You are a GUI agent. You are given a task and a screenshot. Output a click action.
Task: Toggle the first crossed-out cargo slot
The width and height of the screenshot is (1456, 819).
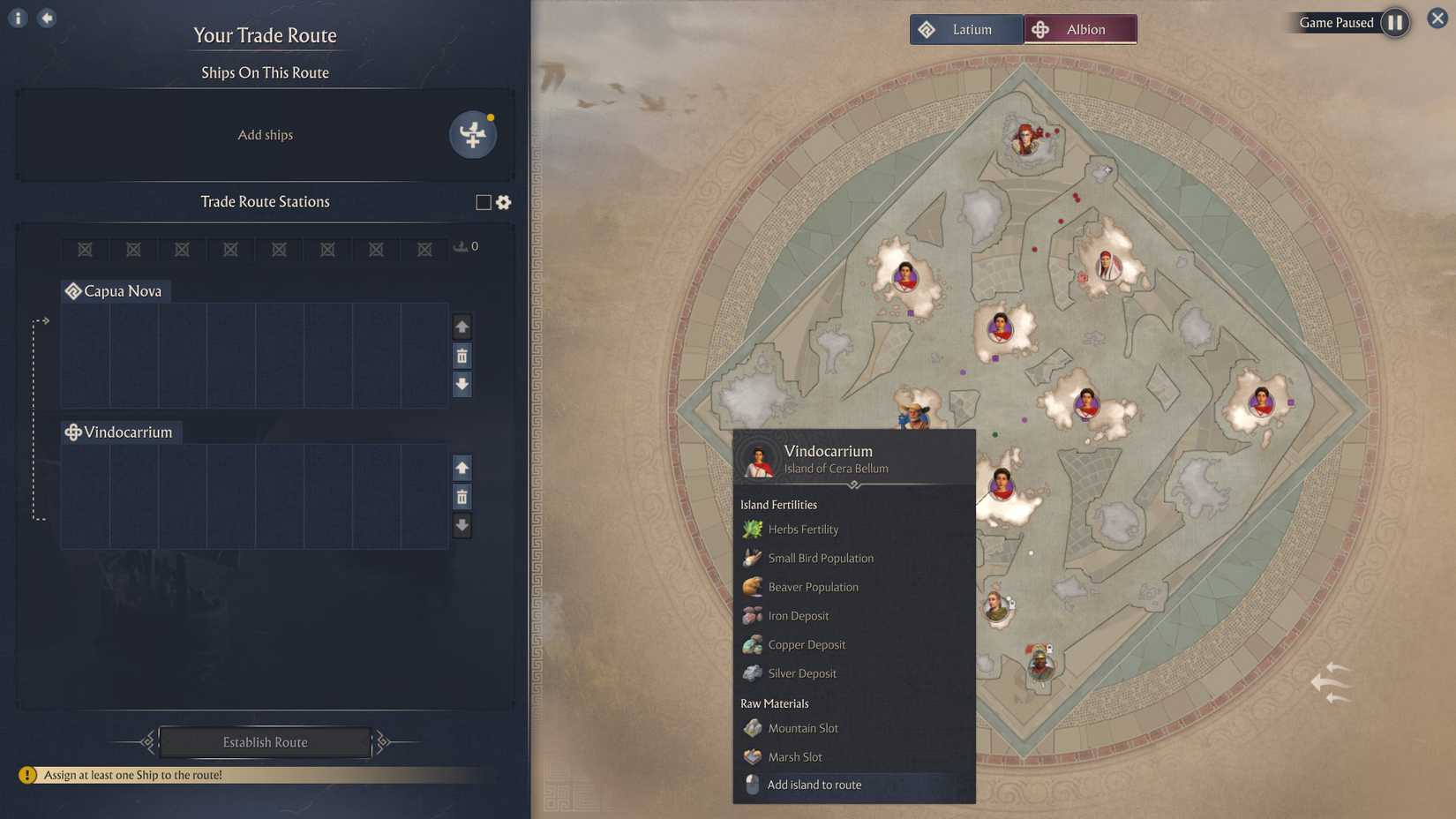click(x=85, y=249)
